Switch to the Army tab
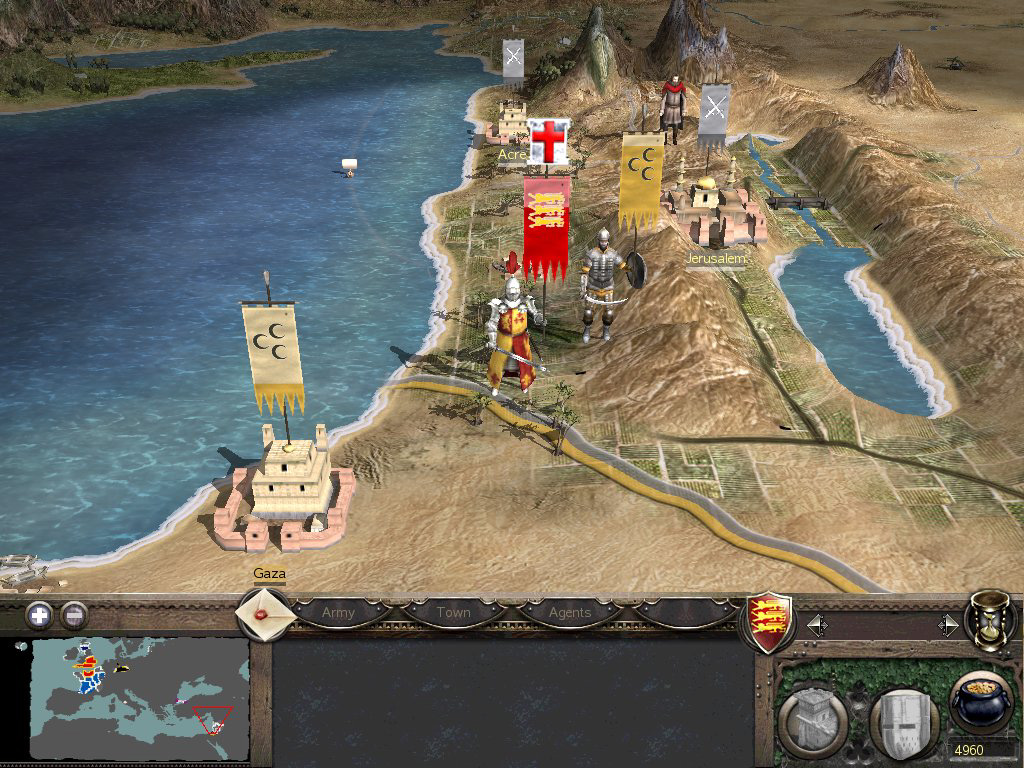 pyautogui.click(x=338, y=612)
